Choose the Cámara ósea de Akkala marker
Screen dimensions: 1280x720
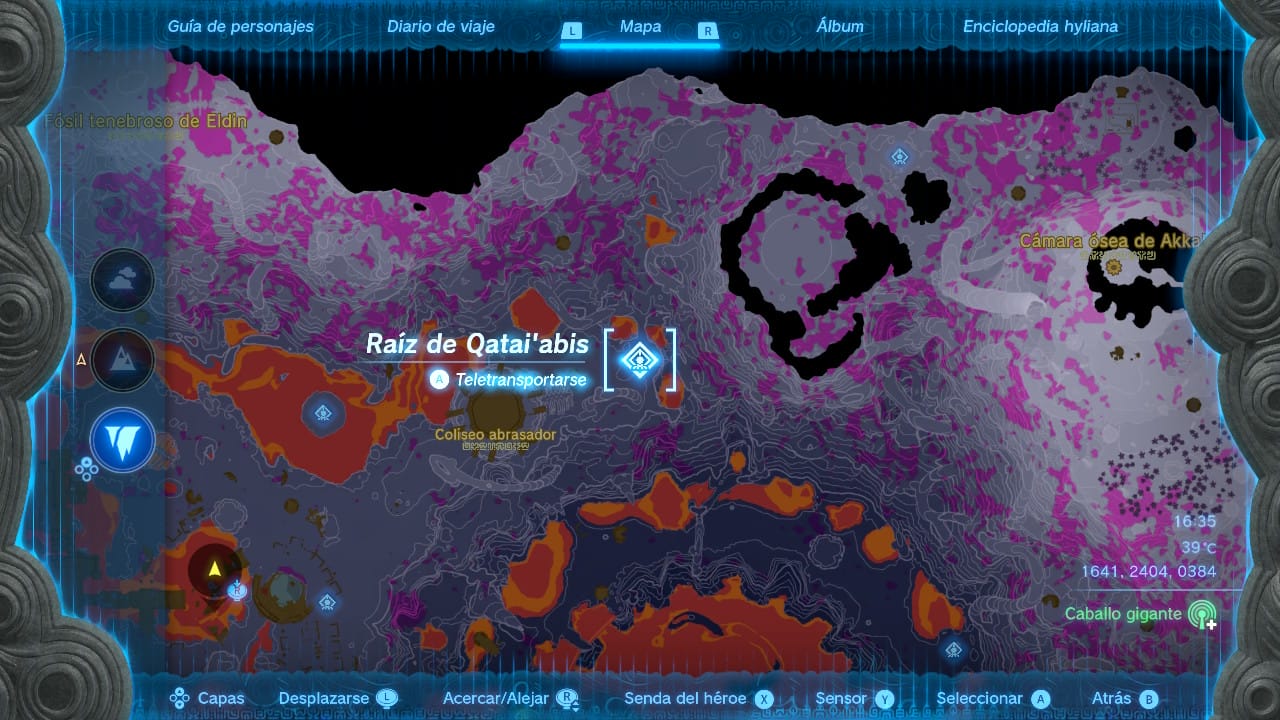pyautogui.click(x=1113, y=266)
